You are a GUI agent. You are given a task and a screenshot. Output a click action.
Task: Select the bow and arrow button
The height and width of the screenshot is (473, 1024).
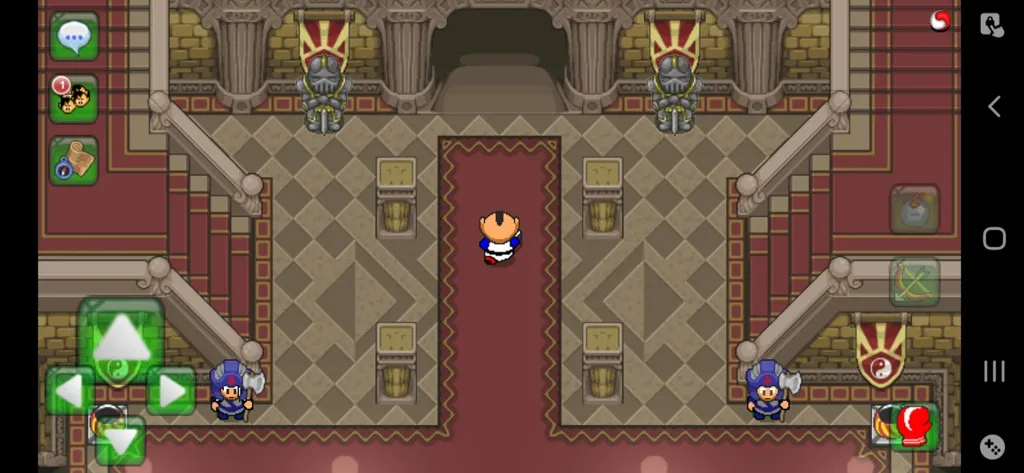point(915,281)
